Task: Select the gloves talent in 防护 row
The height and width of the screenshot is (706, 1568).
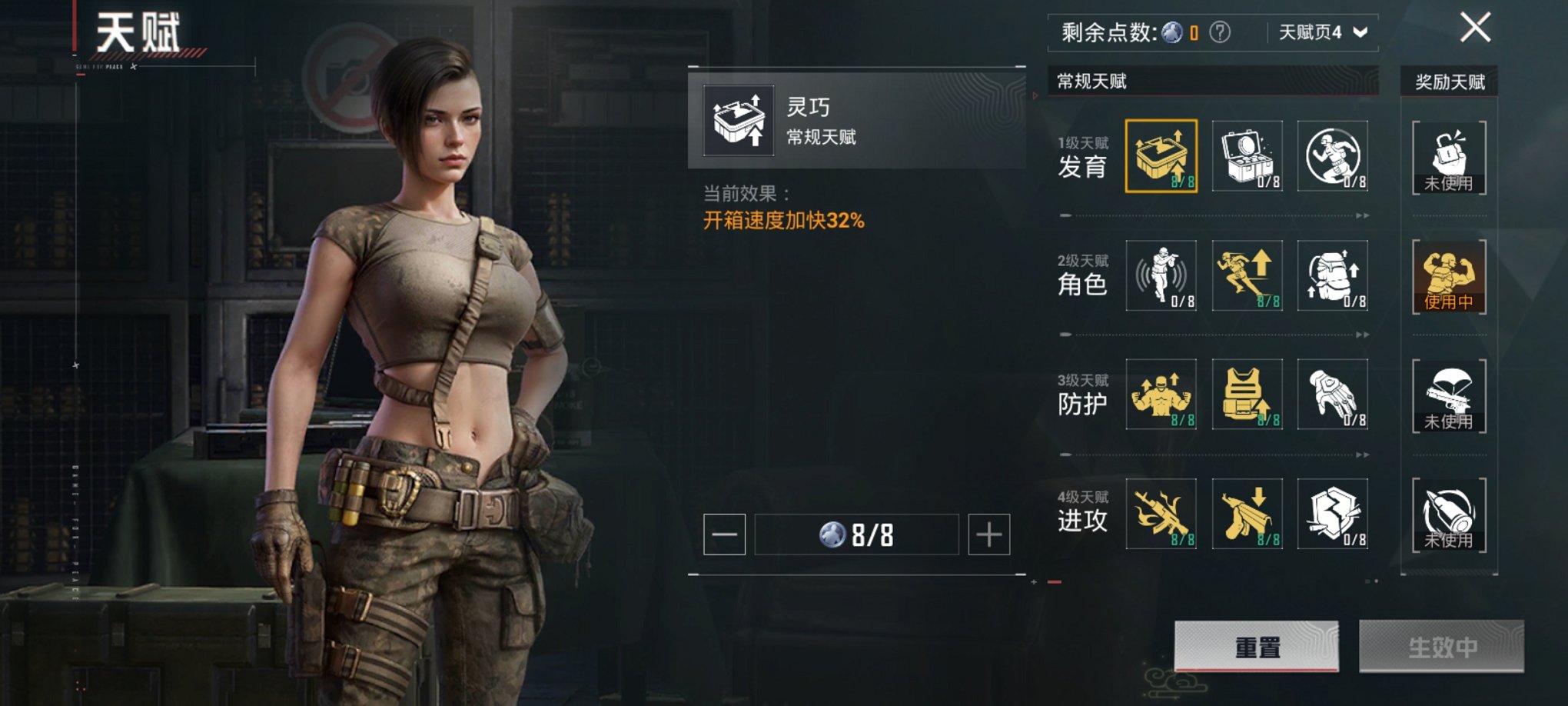Action: pos(1332,396)
